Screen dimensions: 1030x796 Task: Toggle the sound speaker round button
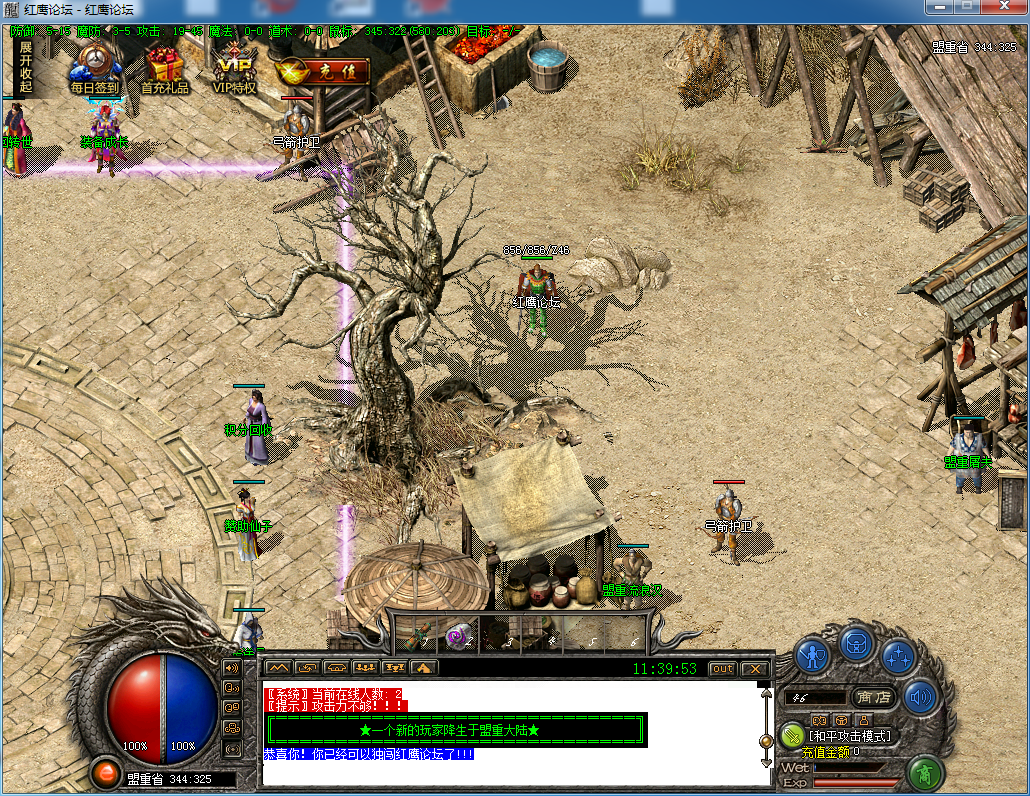point(920,697)
